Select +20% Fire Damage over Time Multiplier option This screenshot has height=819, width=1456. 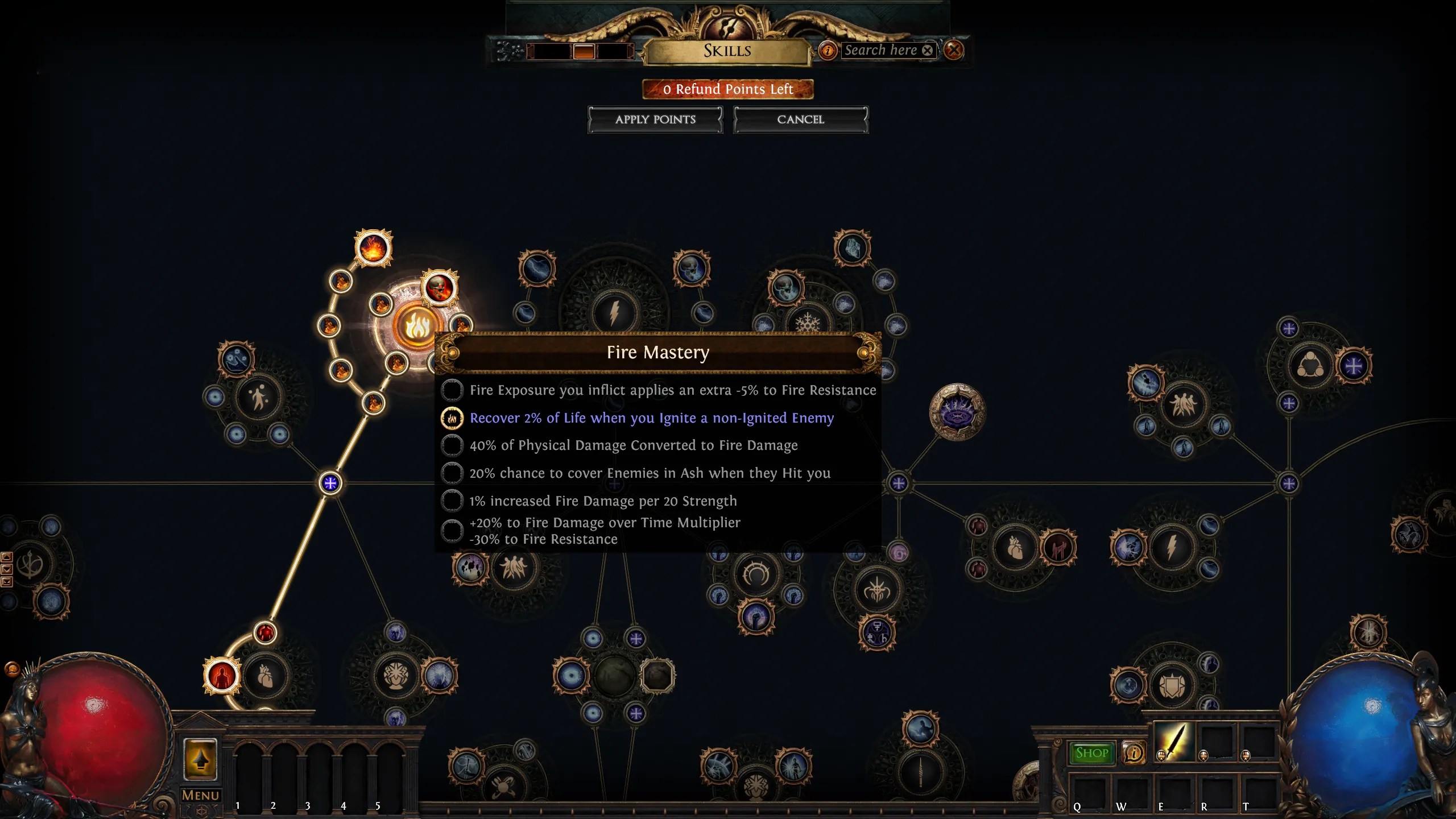click(452, 531)
